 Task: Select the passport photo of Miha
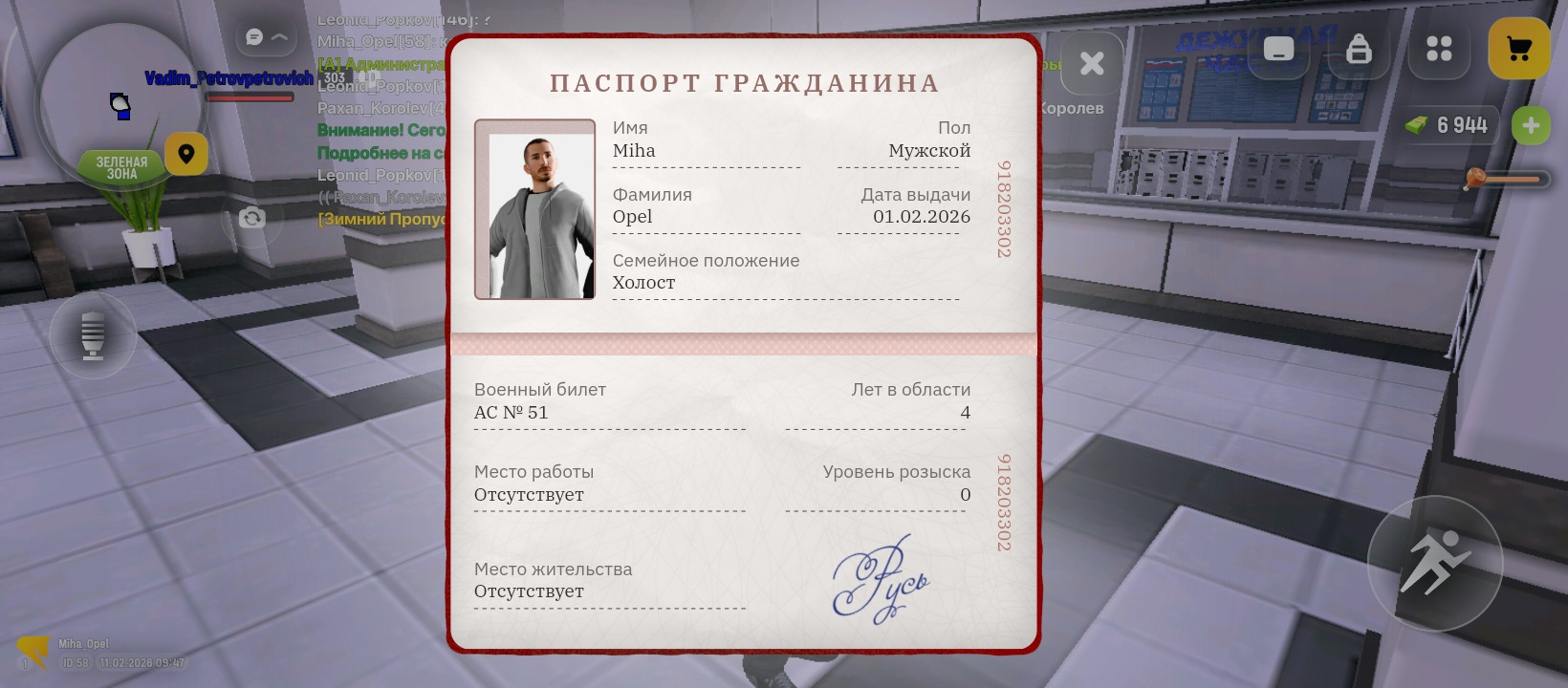point(534,208)
